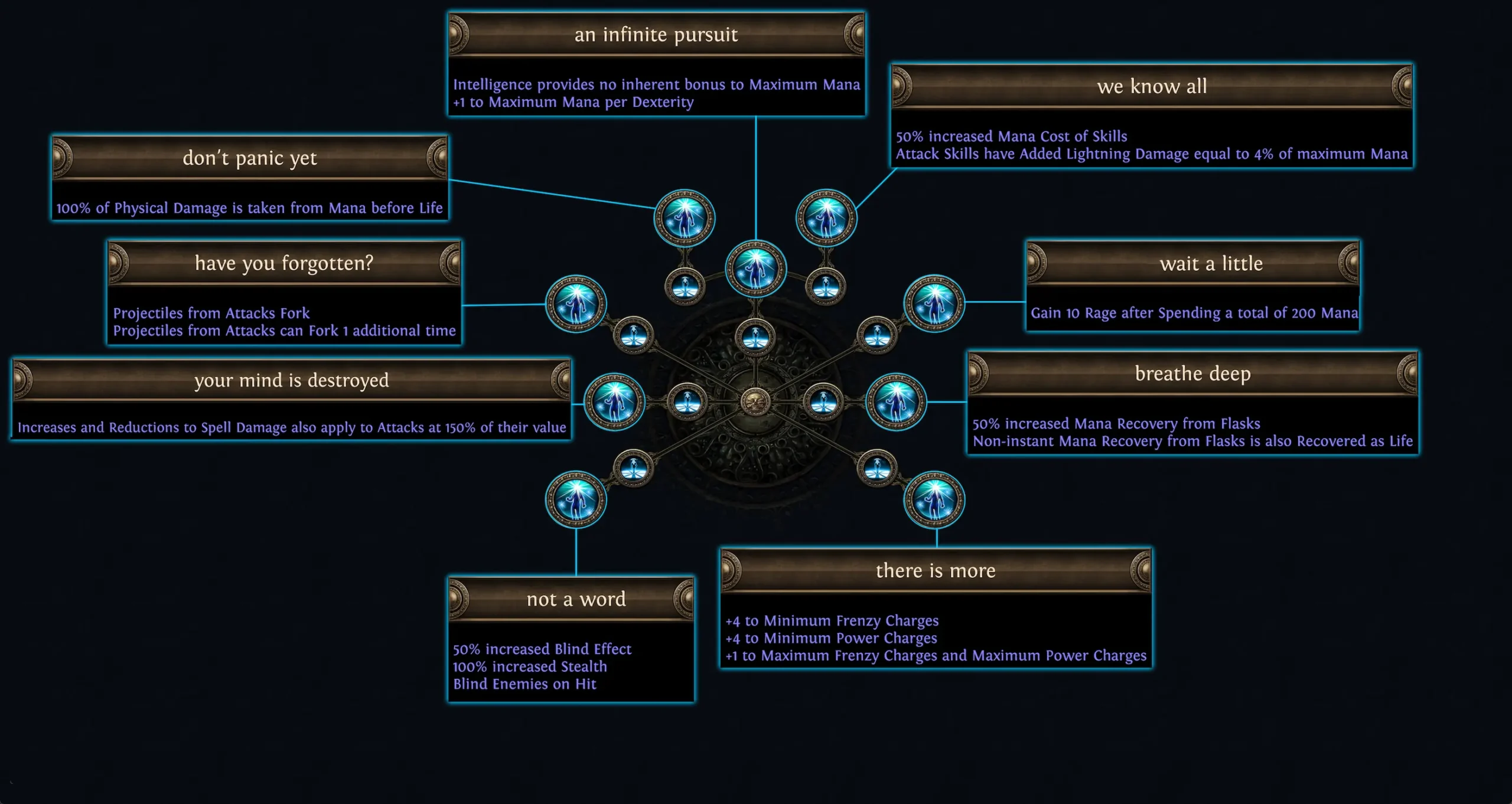Screen dimensions: 1512x804
Task: Allocate the "an infinite pursuit" notable node
Action: click(x=757, y=270)
